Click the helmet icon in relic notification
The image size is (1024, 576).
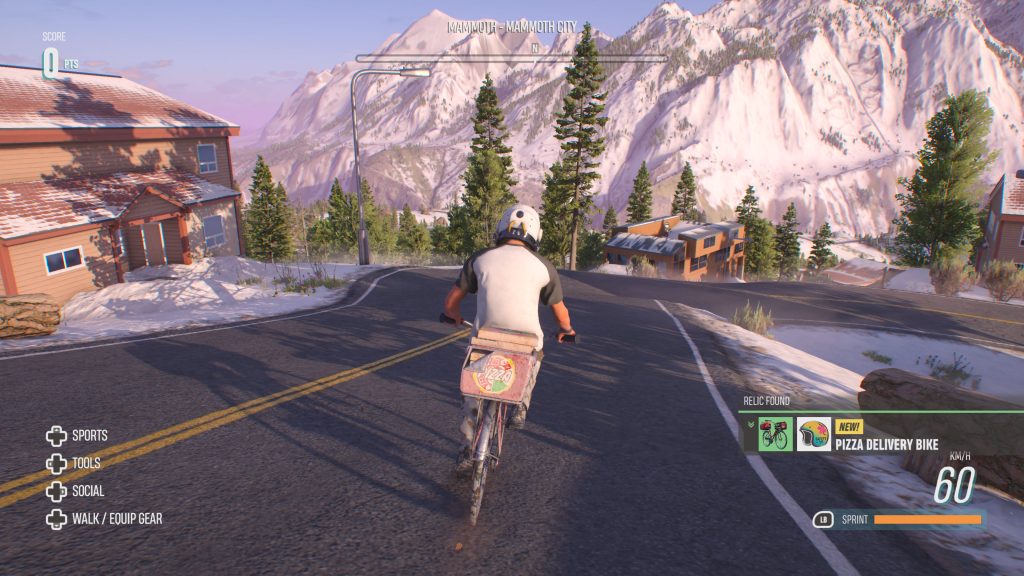813,435
